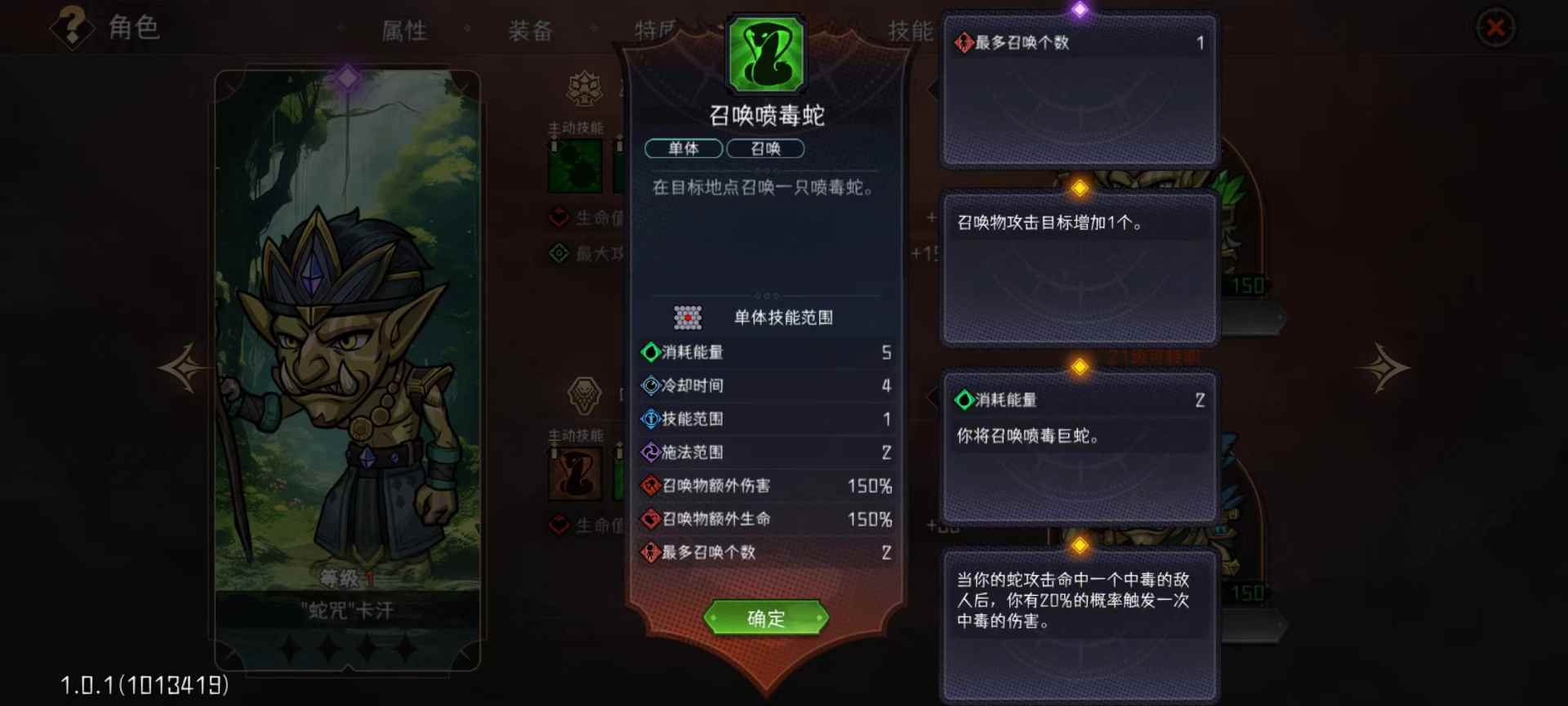
Task: Click the 施法范围 purple cast range icon
Action: tap(649, 452)
